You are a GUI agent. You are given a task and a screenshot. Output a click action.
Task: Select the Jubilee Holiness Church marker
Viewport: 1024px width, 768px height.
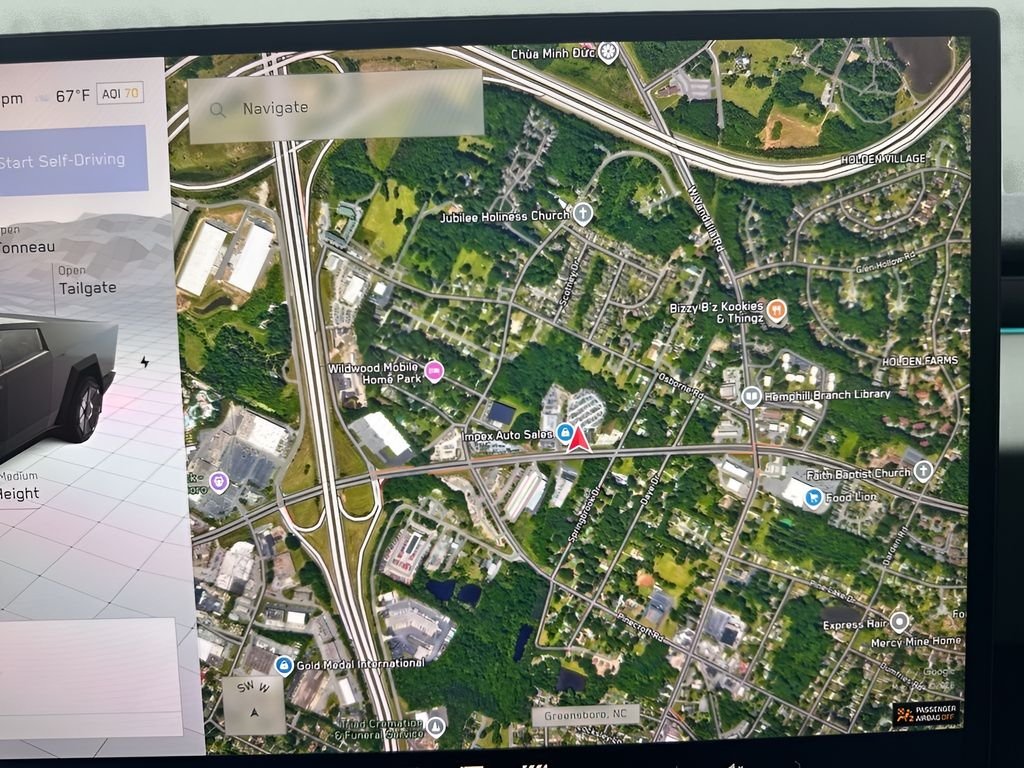pos(583,213)
